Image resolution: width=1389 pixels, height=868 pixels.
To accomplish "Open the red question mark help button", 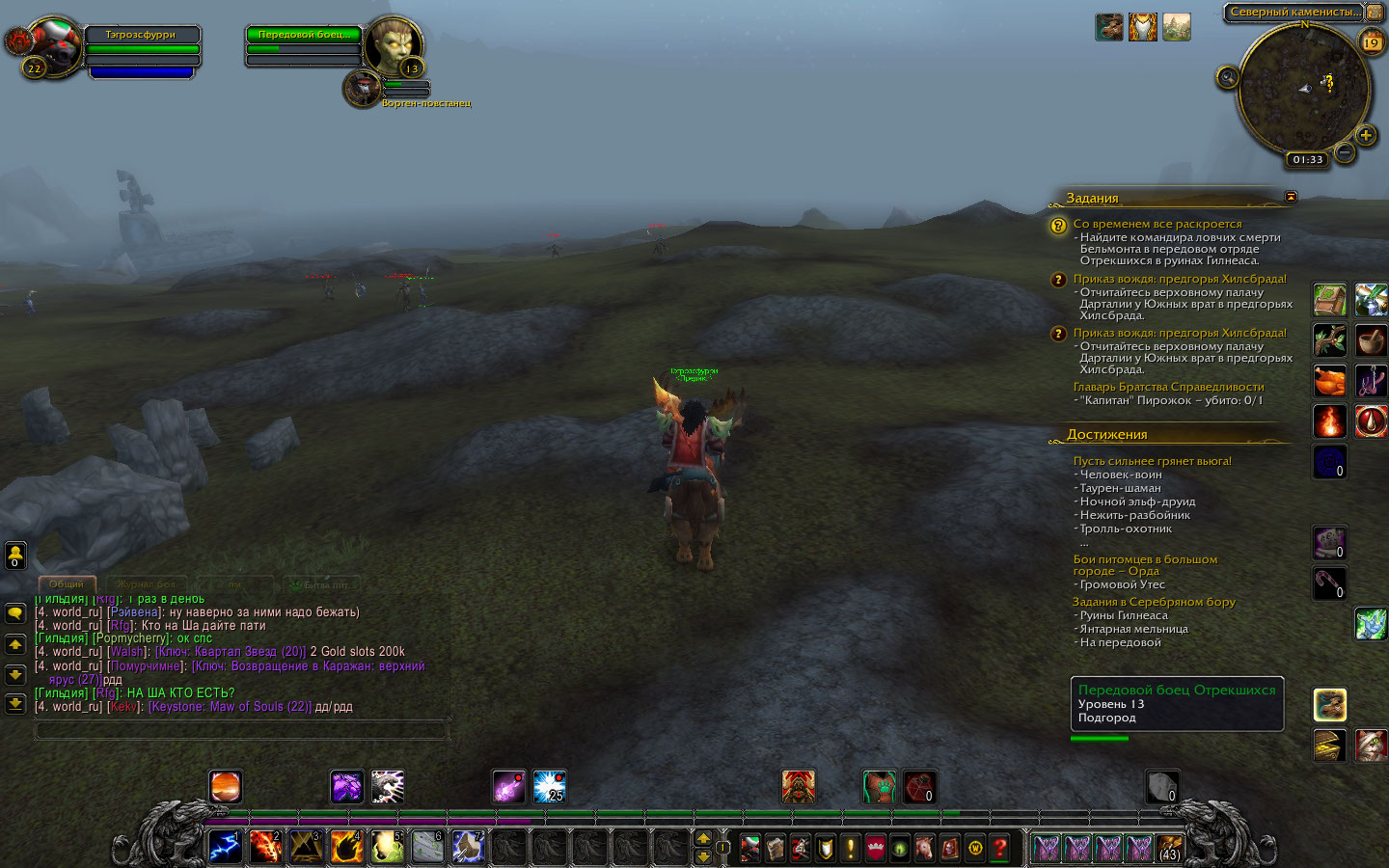I will (x=1000, y=848).
